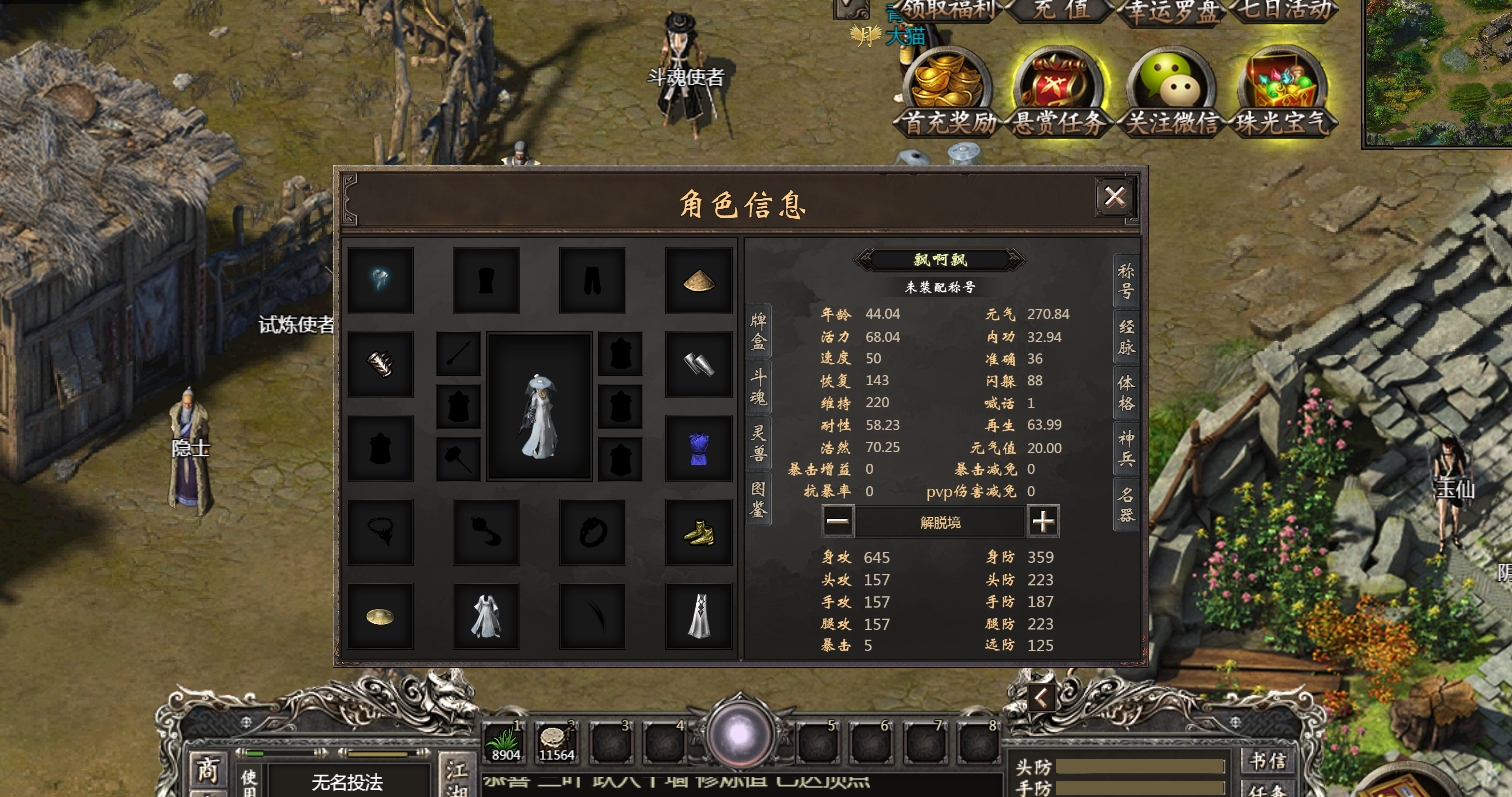
Task: Select the blue armor equipment slot
Action: 698,449
